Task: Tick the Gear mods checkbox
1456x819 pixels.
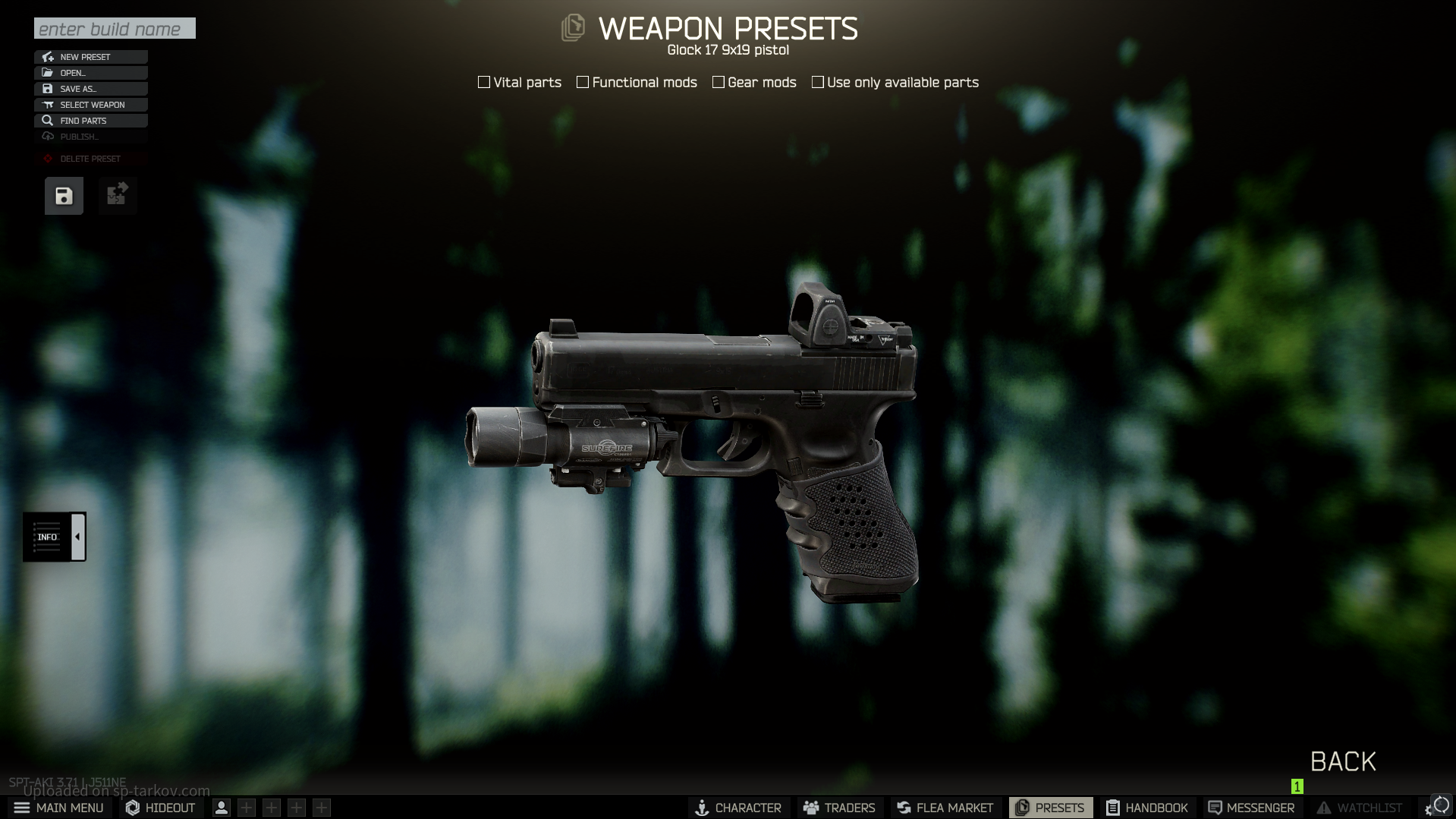Action: [719, 82]
